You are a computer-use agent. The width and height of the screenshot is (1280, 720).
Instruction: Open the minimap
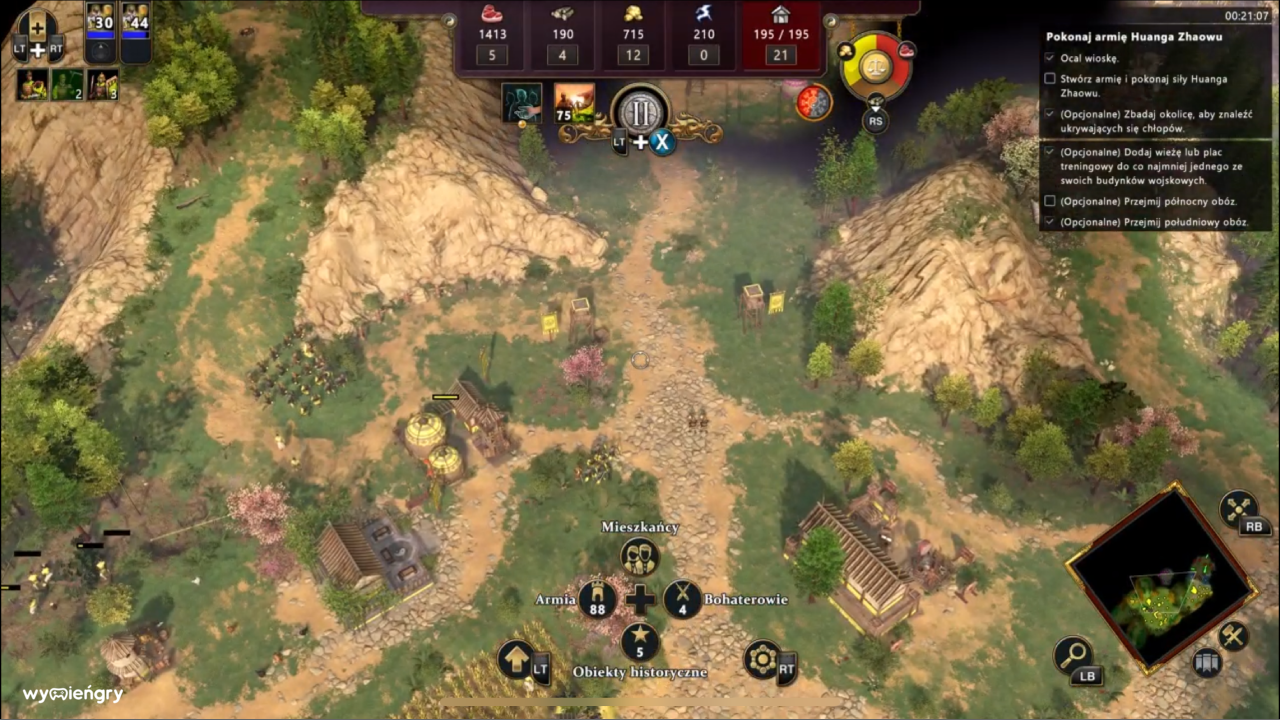[1161, 580]
